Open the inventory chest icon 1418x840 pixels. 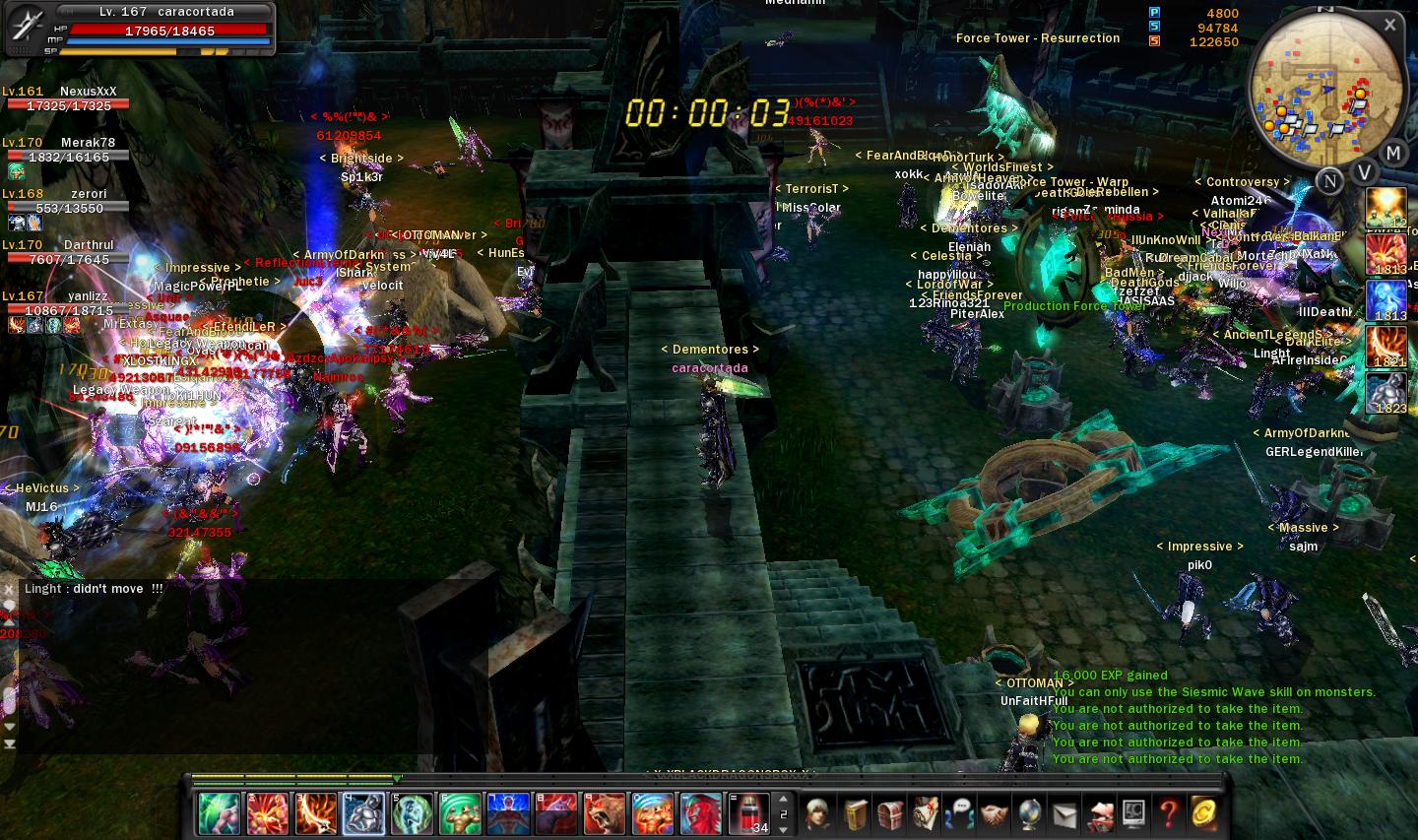tap(889, 813)
